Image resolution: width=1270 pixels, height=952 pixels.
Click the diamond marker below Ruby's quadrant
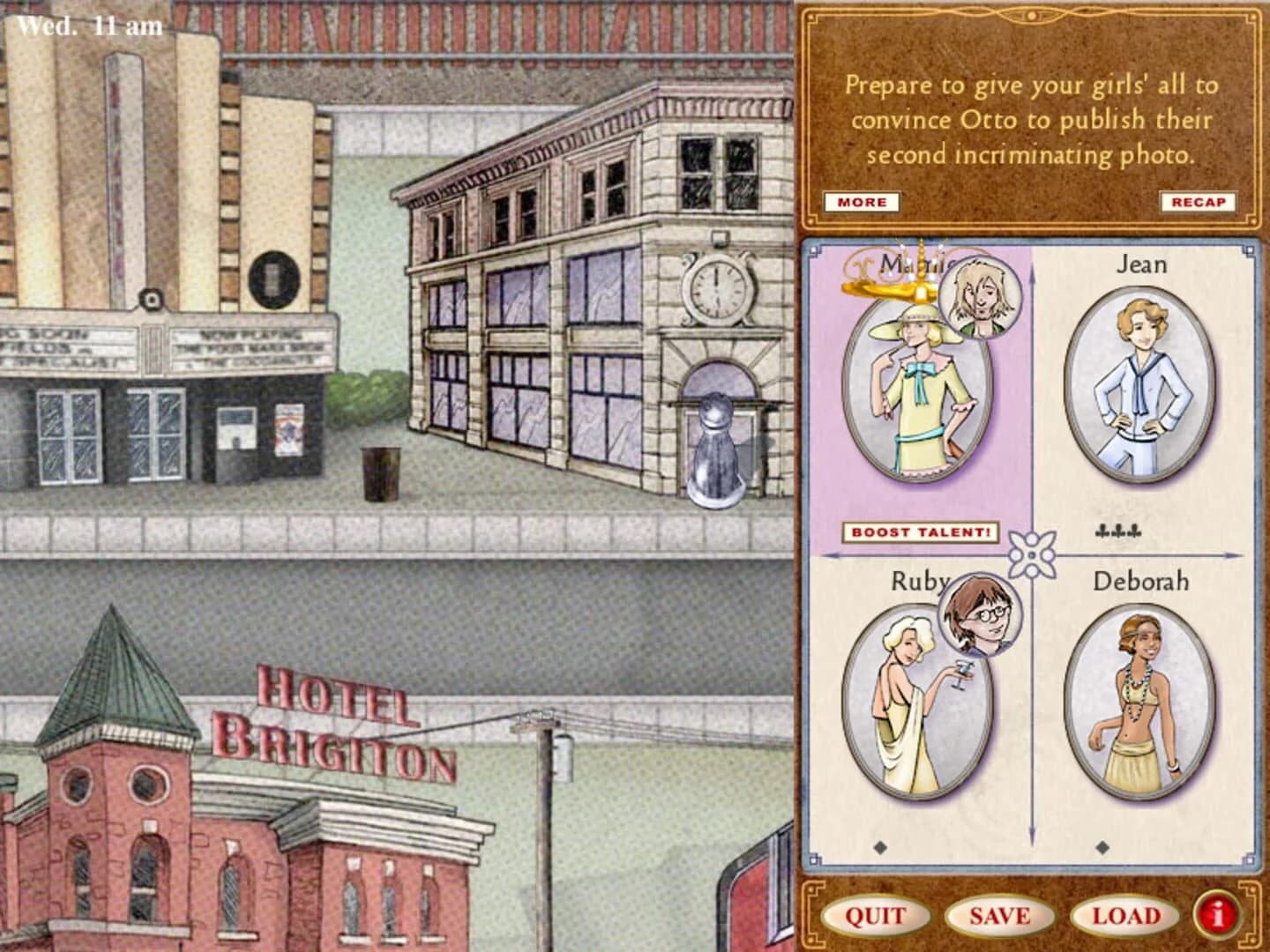pos(878,848)
